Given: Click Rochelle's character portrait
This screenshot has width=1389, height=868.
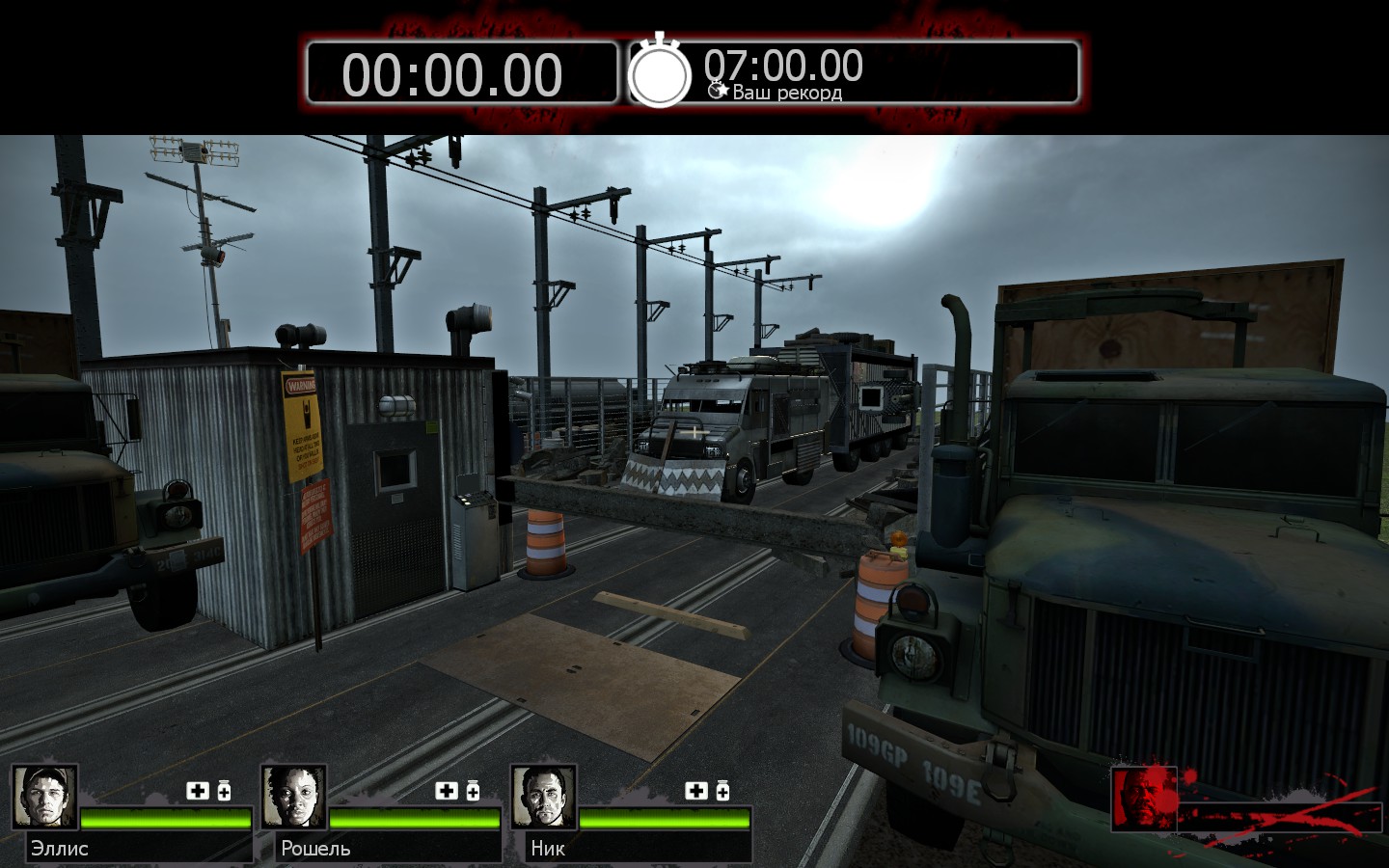Looking at the screenshot, I should (293, 797).
